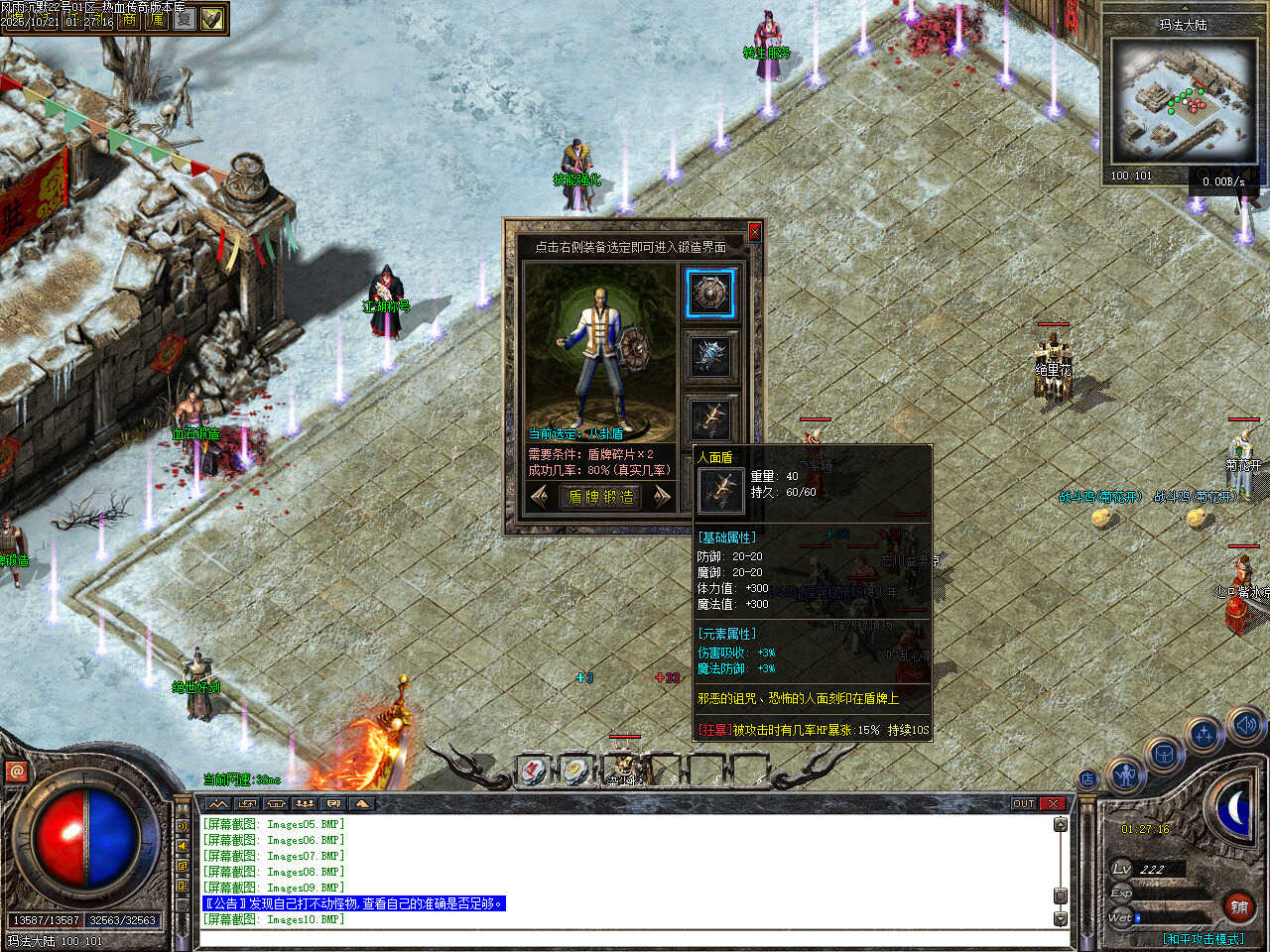Click the 商 shop button at top-left

point(130,20)
